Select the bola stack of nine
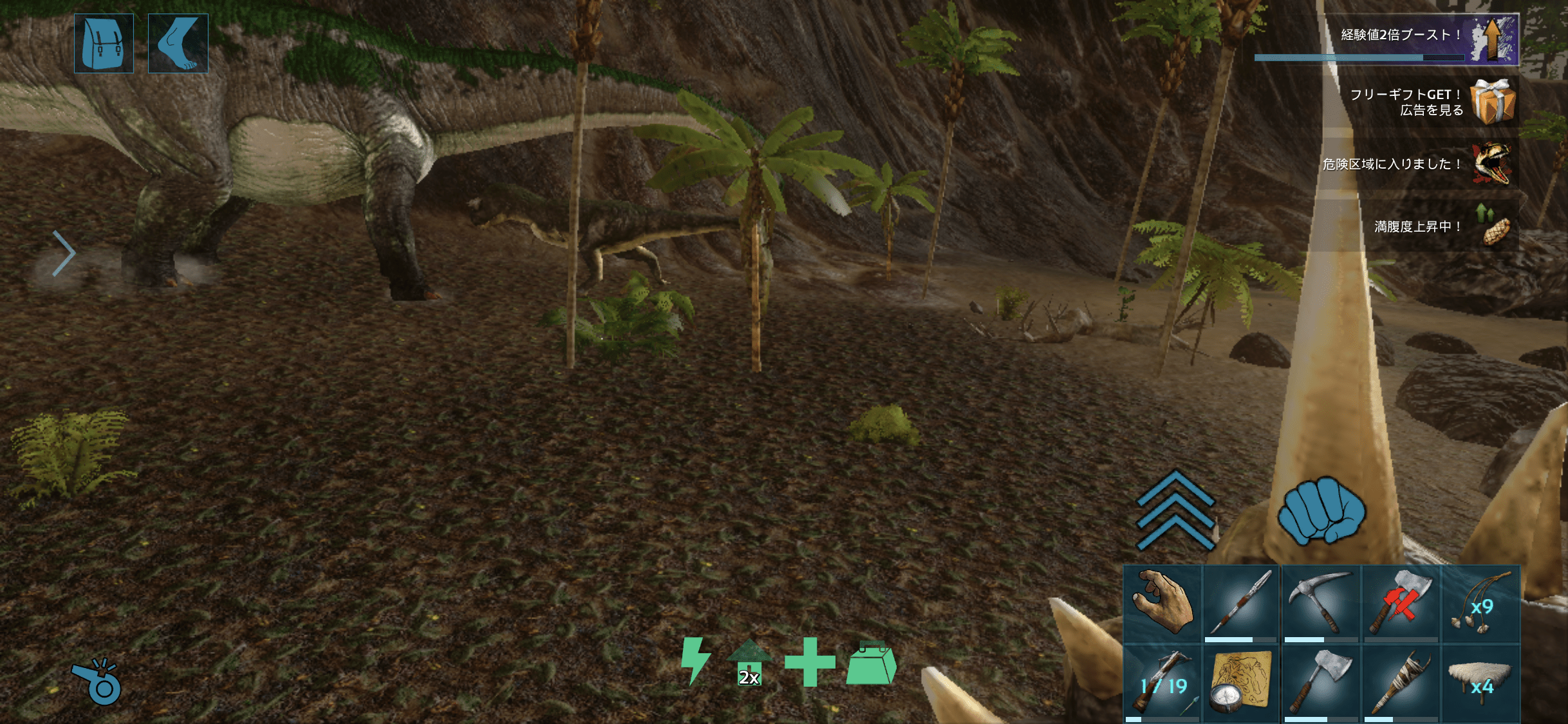 [x=1480, y=604]
